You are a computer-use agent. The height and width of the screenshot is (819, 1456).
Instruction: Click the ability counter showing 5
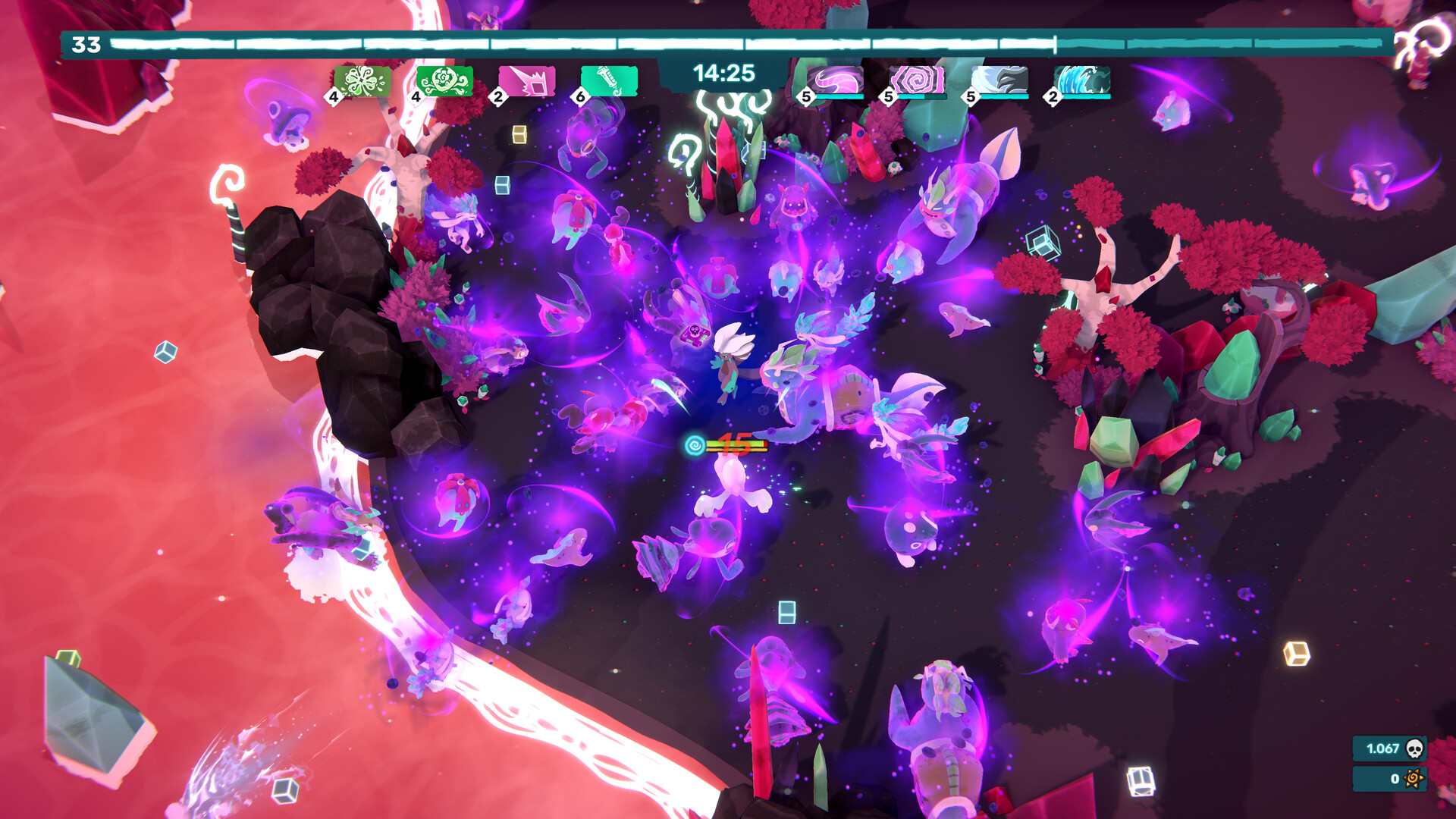coord(805,97)
